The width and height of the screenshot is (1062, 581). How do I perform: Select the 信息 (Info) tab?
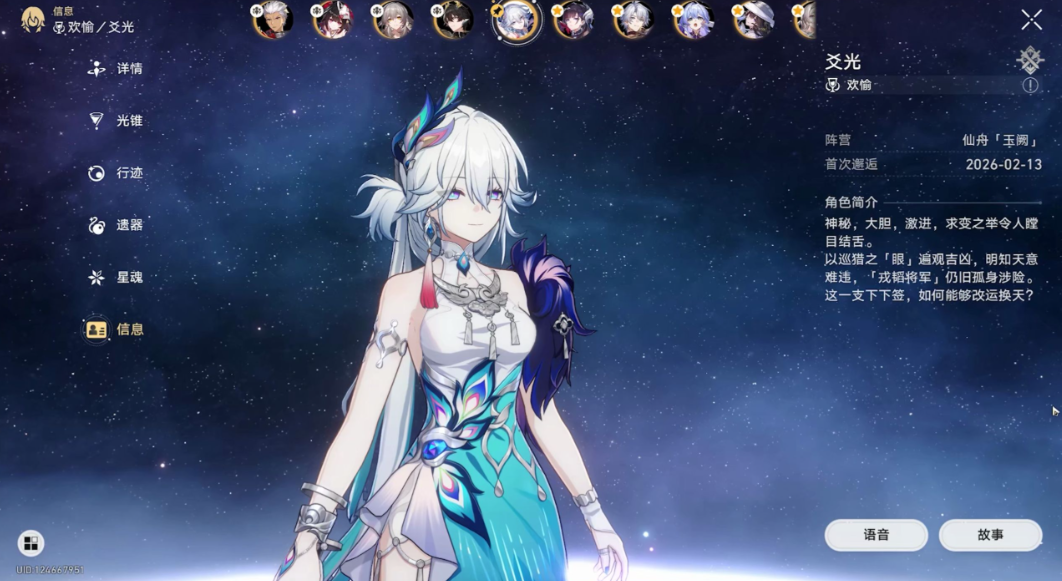(x=116, y=329)
